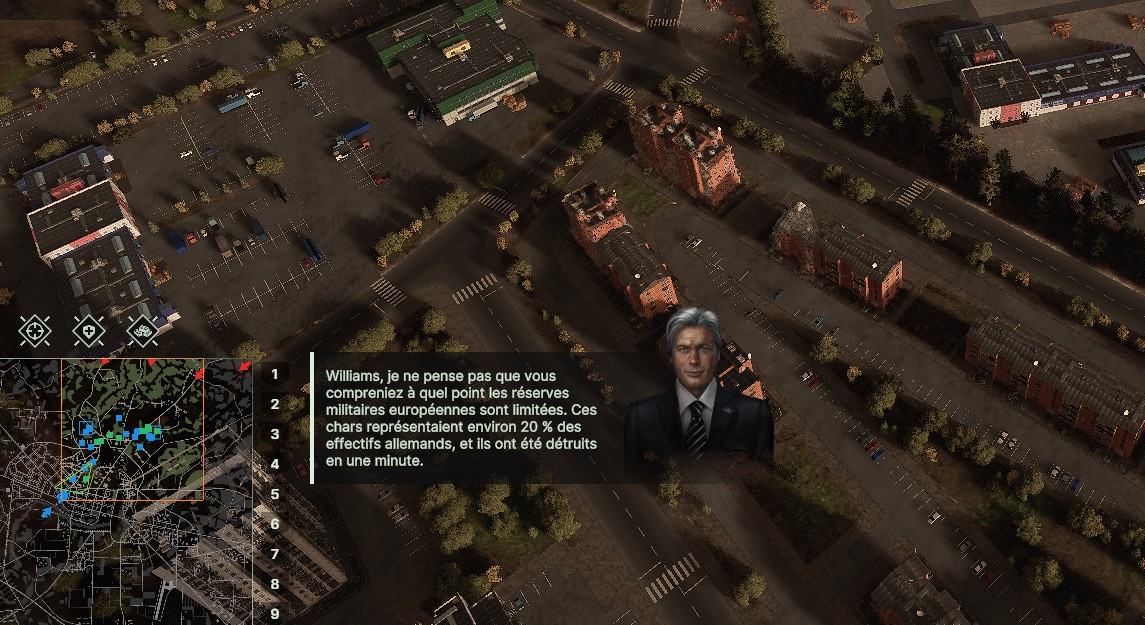
Task: Select control group 1
Action: coord(274,374)
